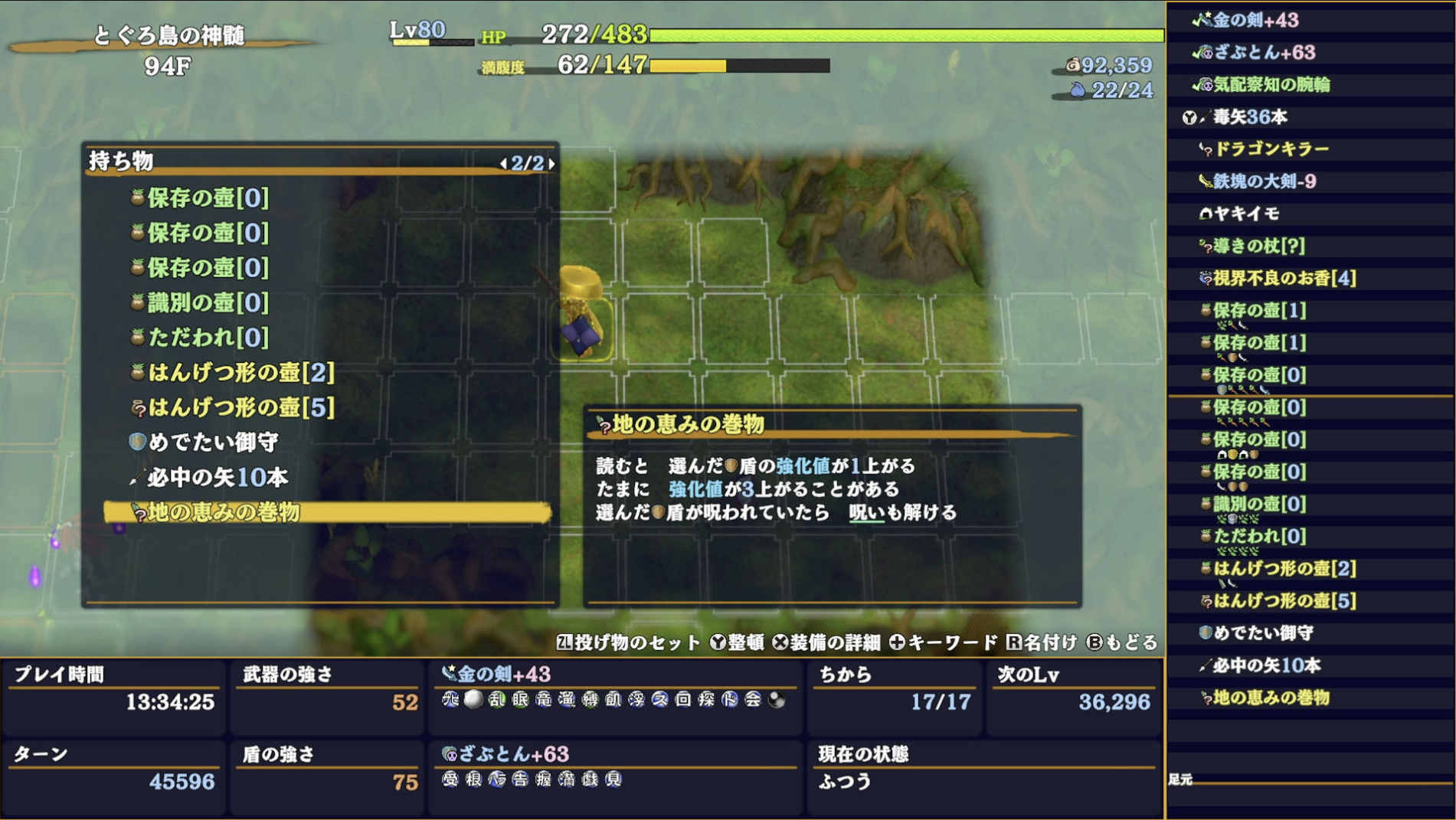Click the right arrow beside the 2/2 label
Screen dimensions: 1456x820
click(550, 162)
